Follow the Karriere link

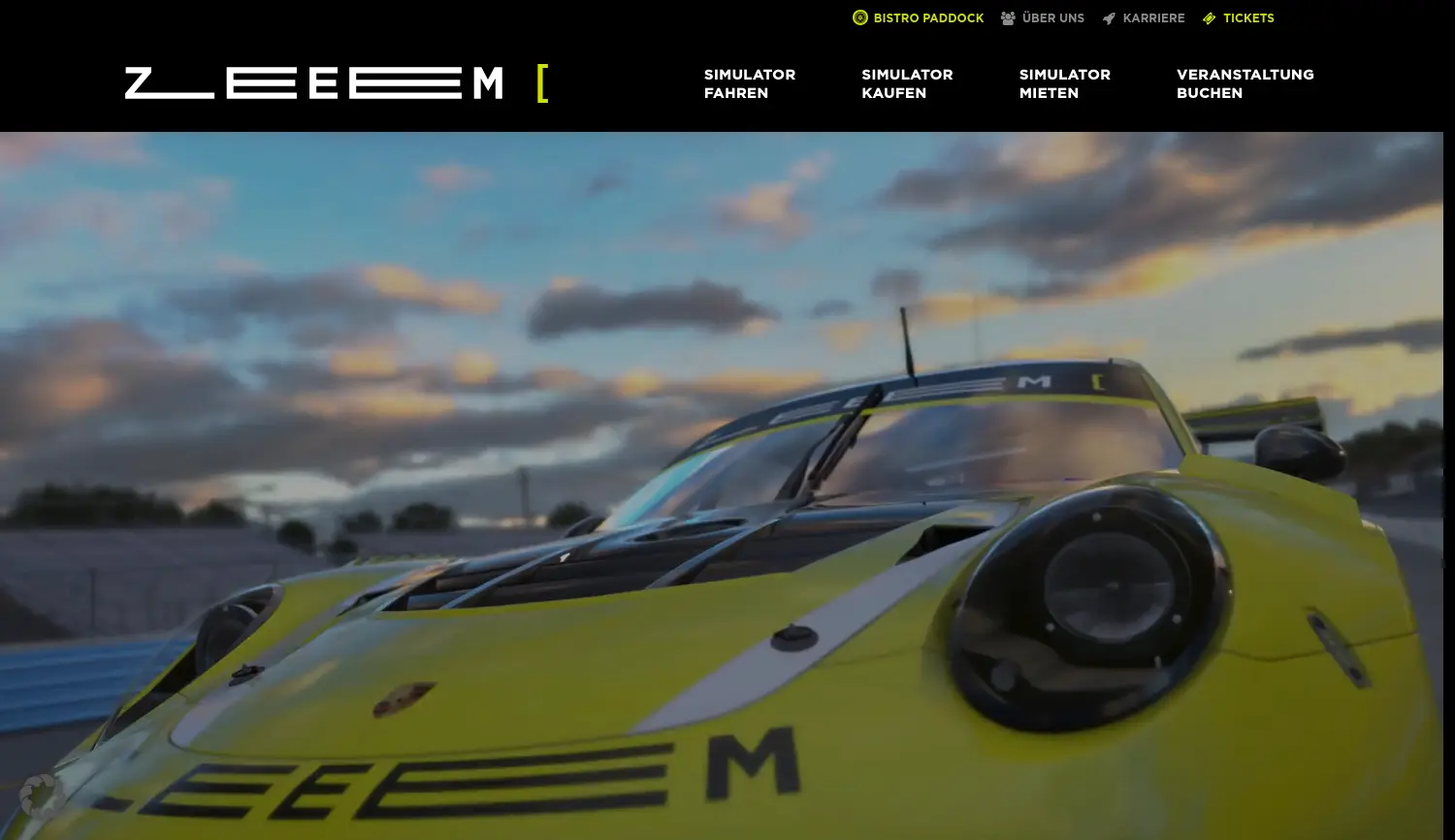(1153, 17)
